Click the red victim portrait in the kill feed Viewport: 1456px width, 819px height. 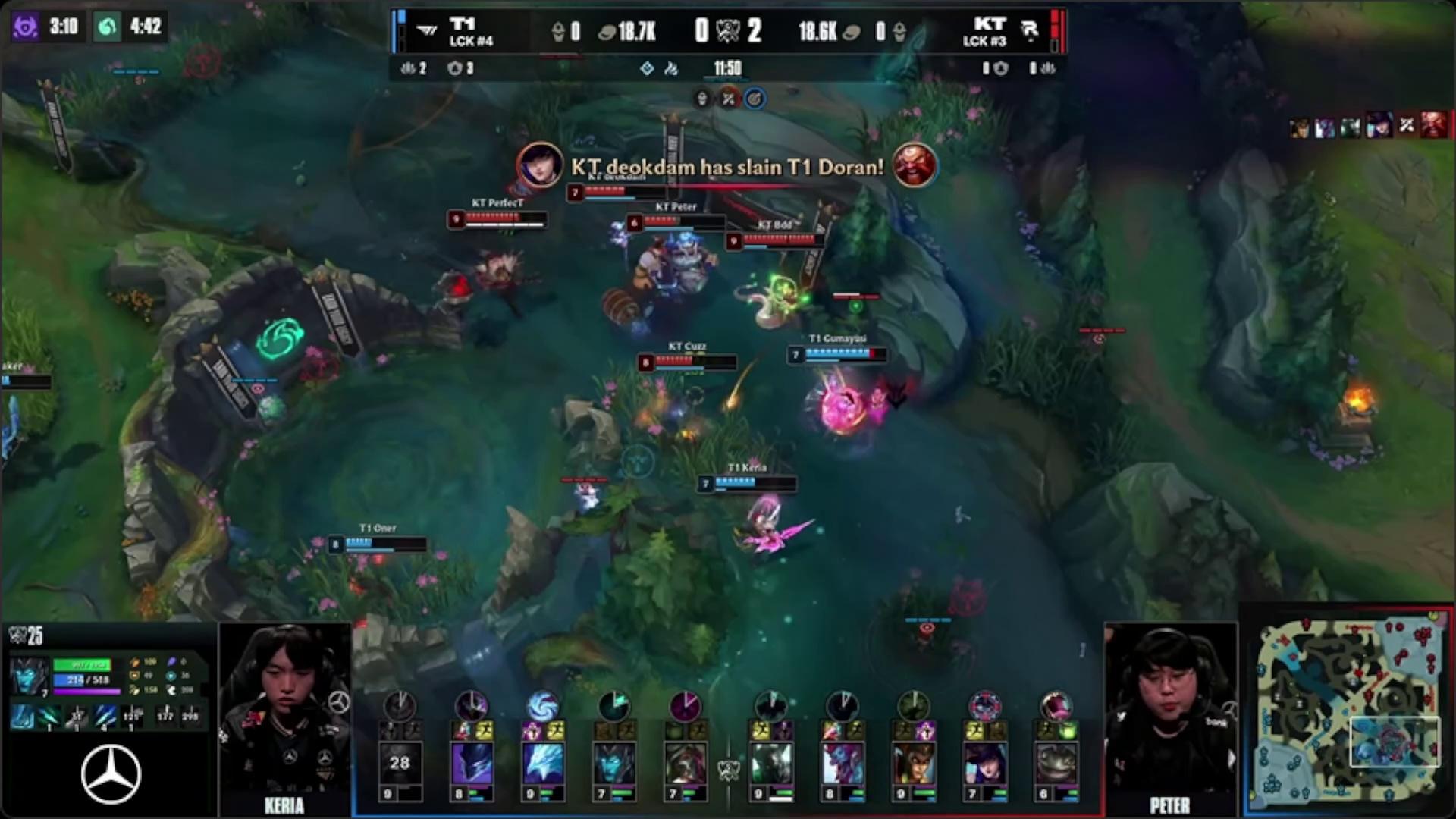(x=1432, y=126)
